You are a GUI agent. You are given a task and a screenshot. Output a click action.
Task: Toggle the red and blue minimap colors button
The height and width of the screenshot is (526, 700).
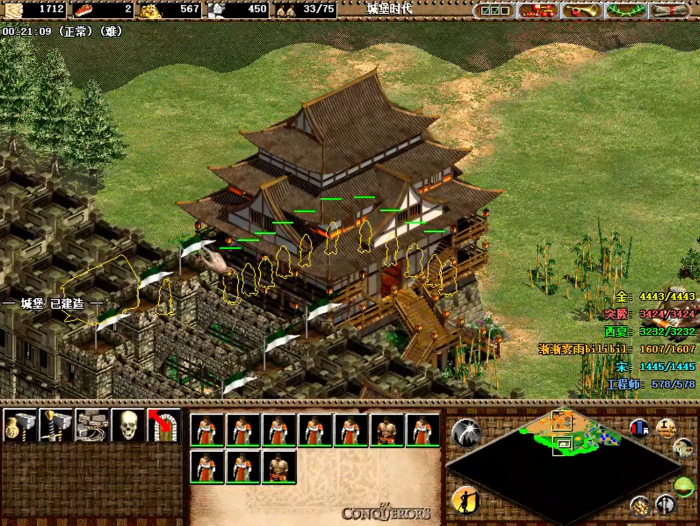pyautogui.click(x=639, y=427)
